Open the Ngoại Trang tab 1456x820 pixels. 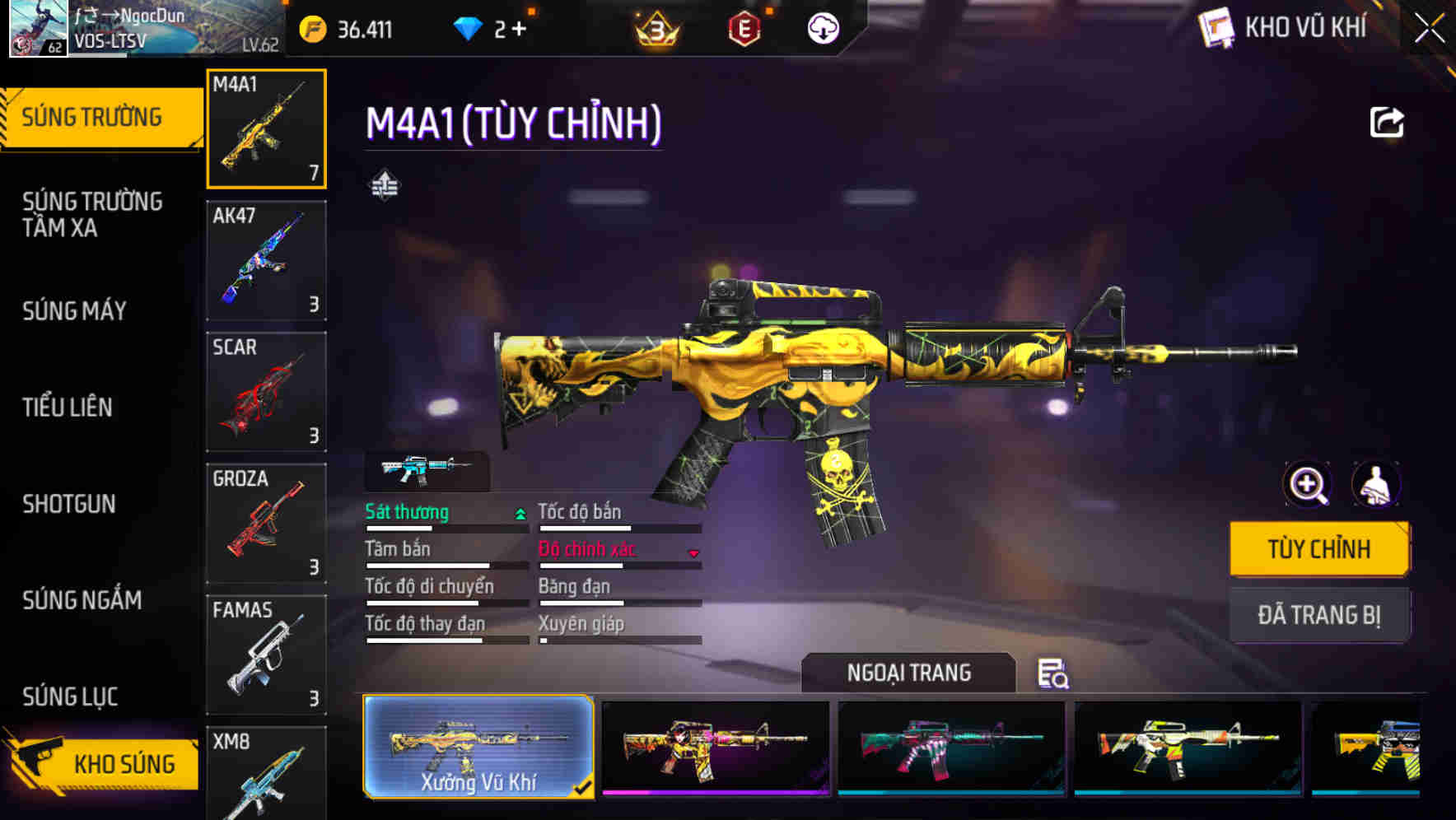(x=908, y=673)
